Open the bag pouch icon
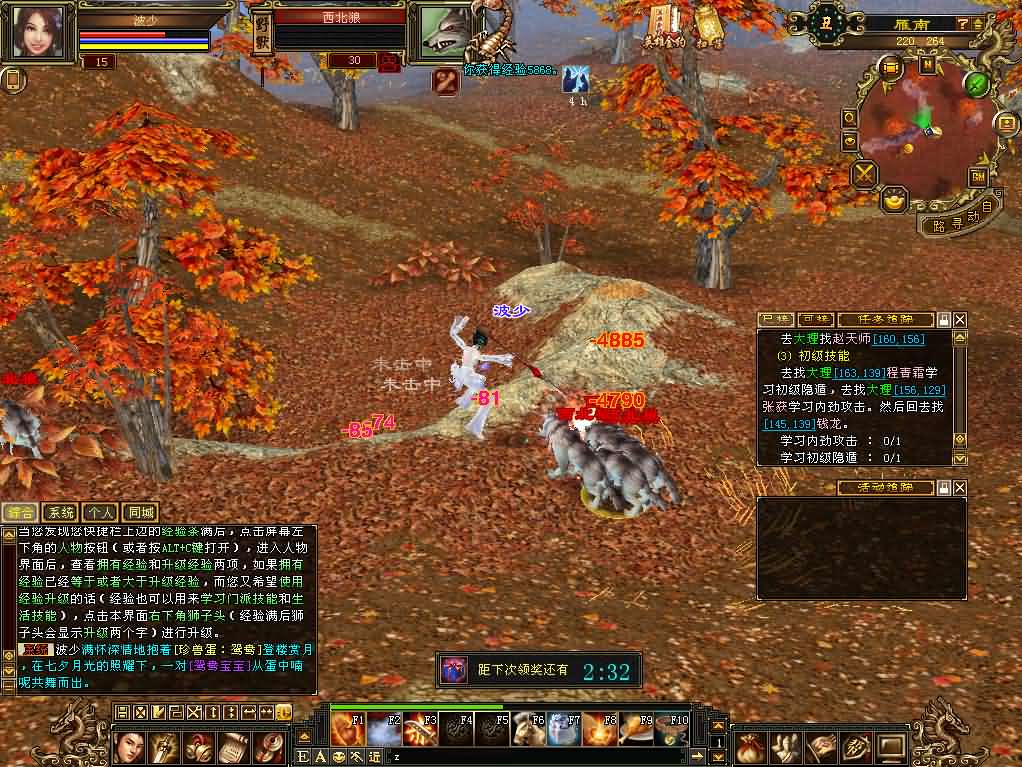Viewport: 1022px width, 767px height. tap(751, 746)
